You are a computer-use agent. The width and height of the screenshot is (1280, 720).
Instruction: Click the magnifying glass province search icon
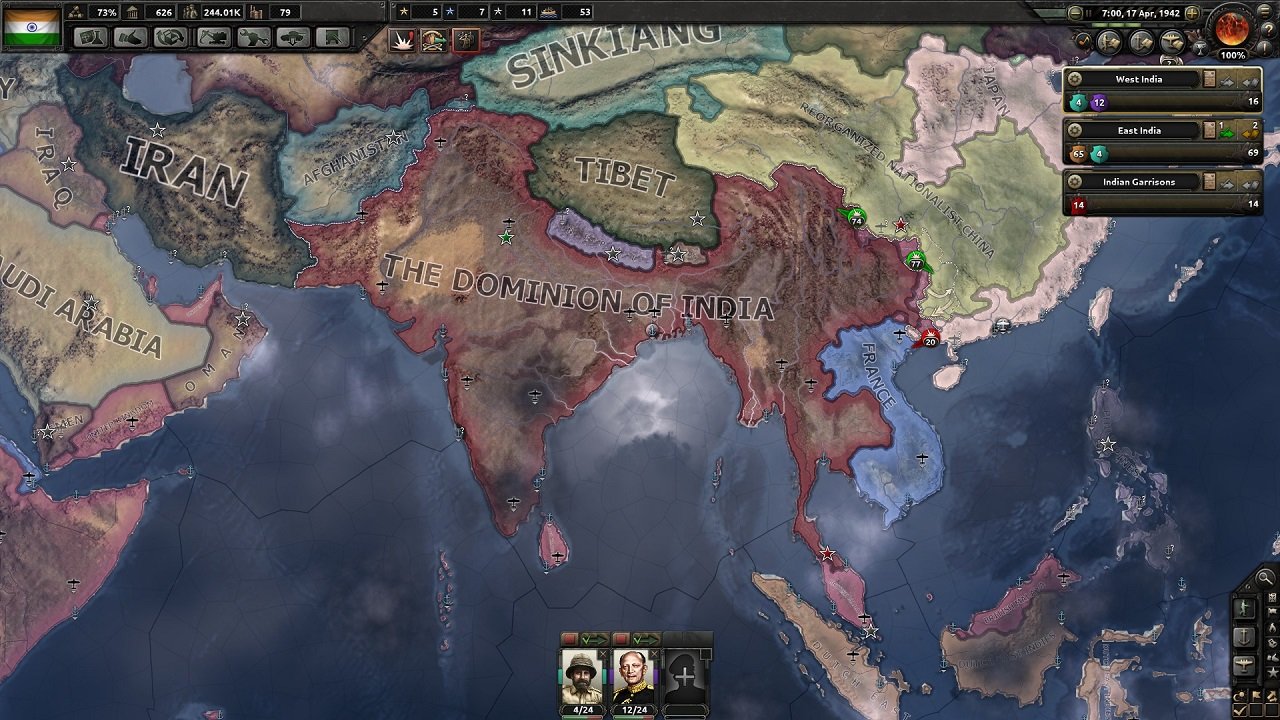[x=1264, y=578]
